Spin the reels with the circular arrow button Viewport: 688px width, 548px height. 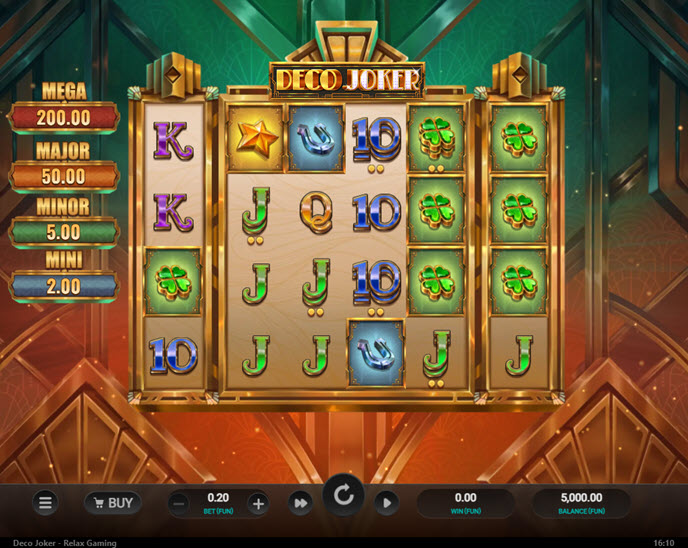344,497
